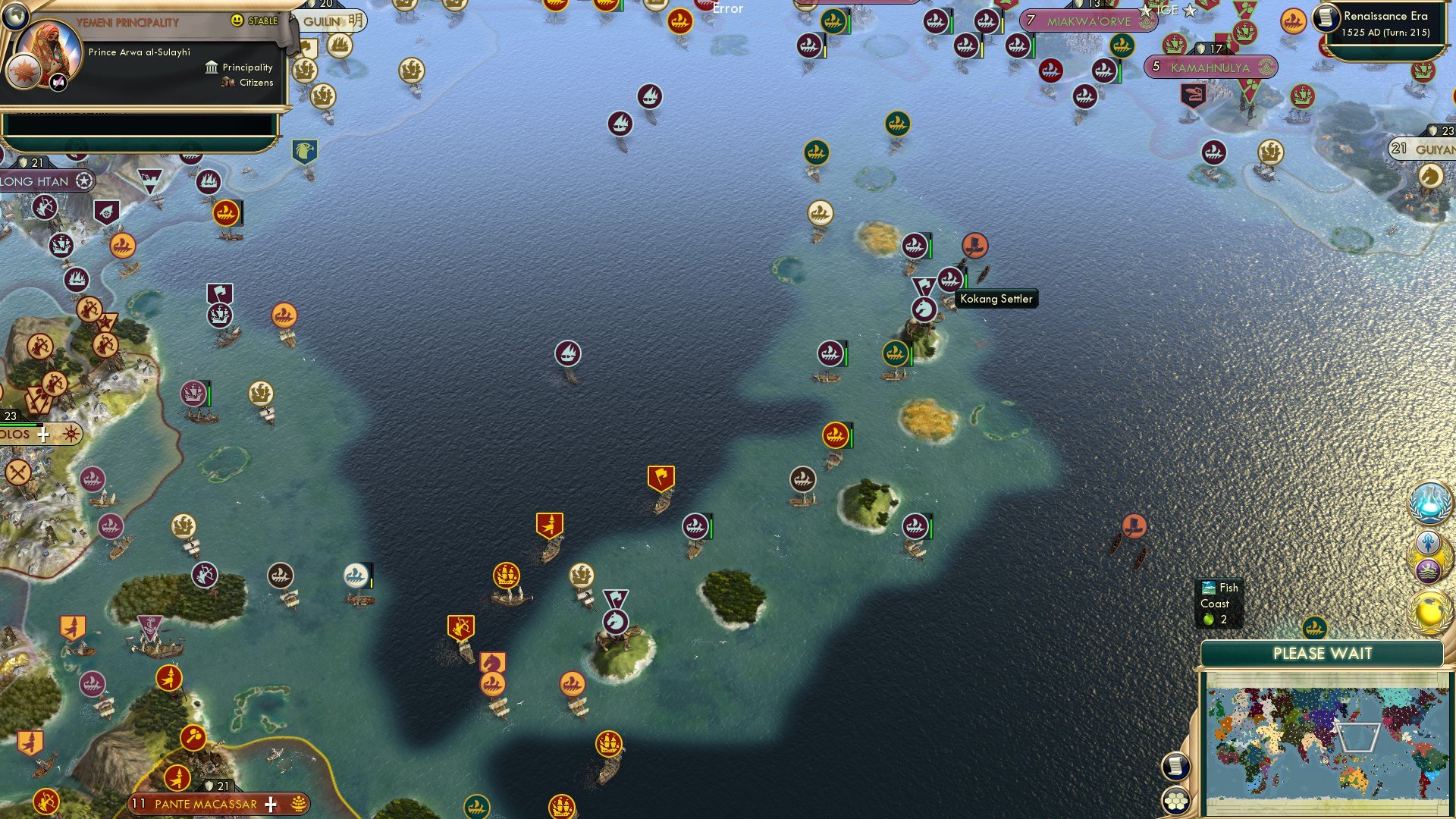
Task: Expand Pante Macassar banner with the plus
Action: coord(269,802)
